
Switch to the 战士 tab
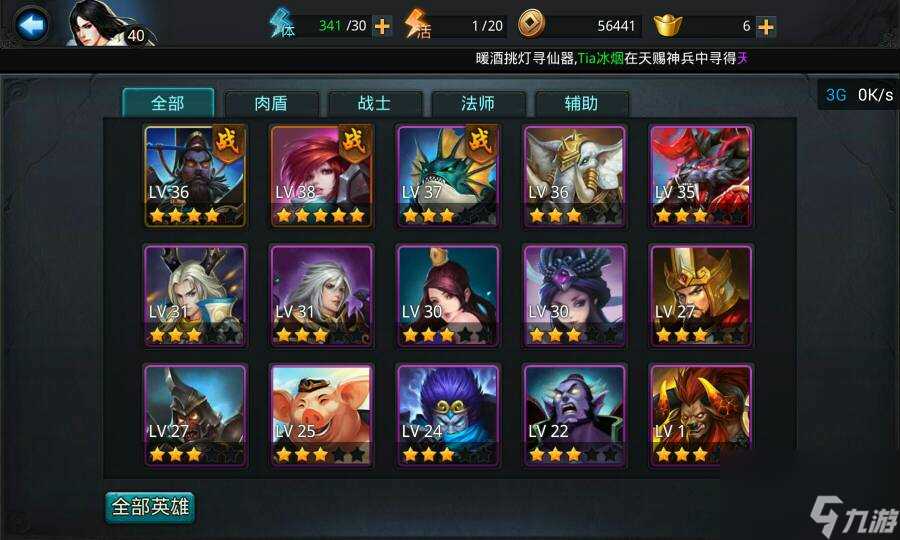tap(376, 103)
